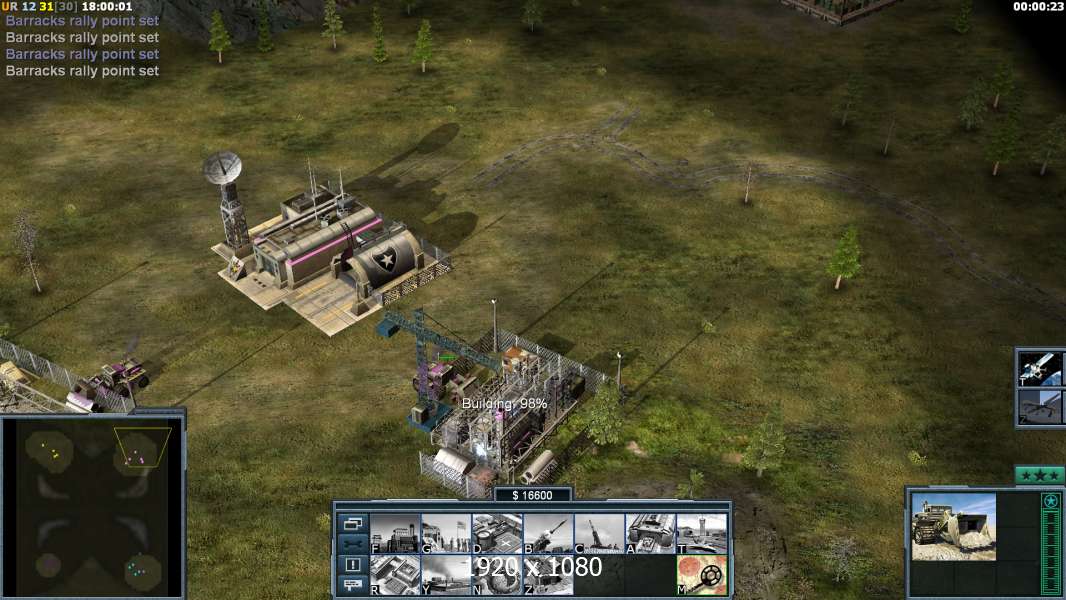Select the war factory build icon labeled A
1066x600 pixels.
(650, 533)
